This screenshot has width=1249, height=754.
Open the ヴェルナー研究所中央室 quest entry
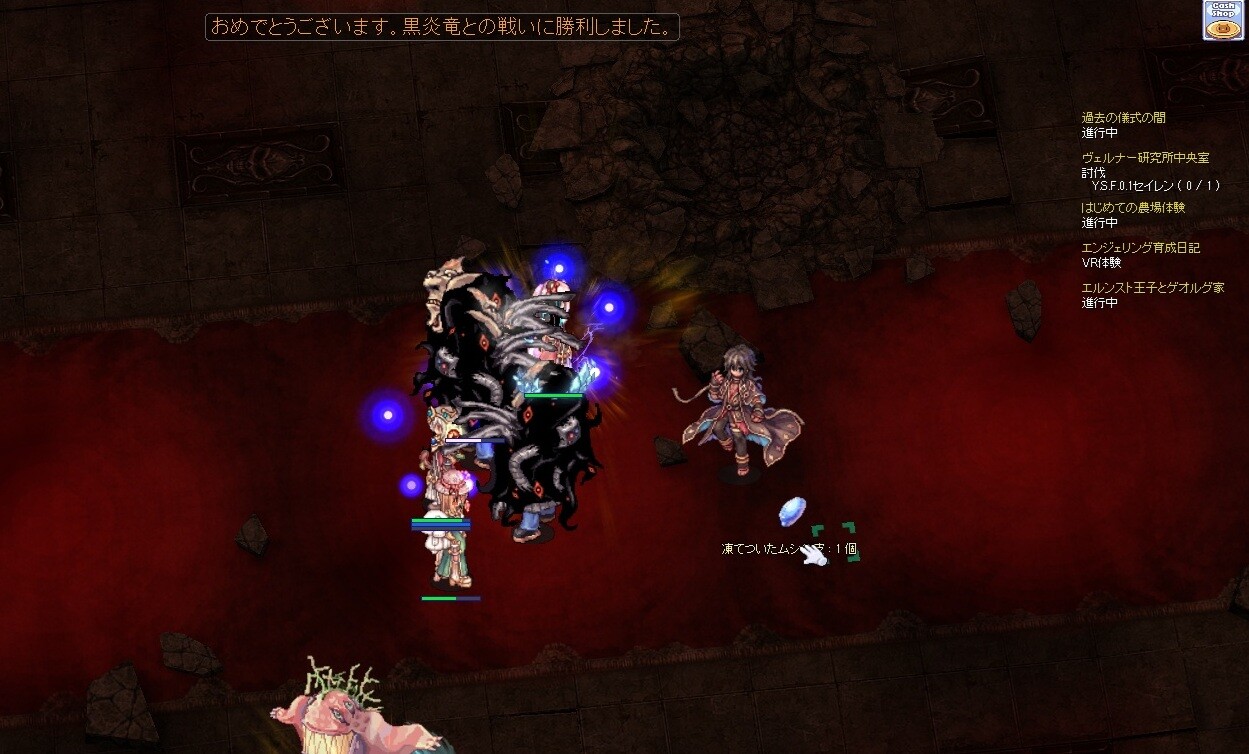[x=1145, y=158]
